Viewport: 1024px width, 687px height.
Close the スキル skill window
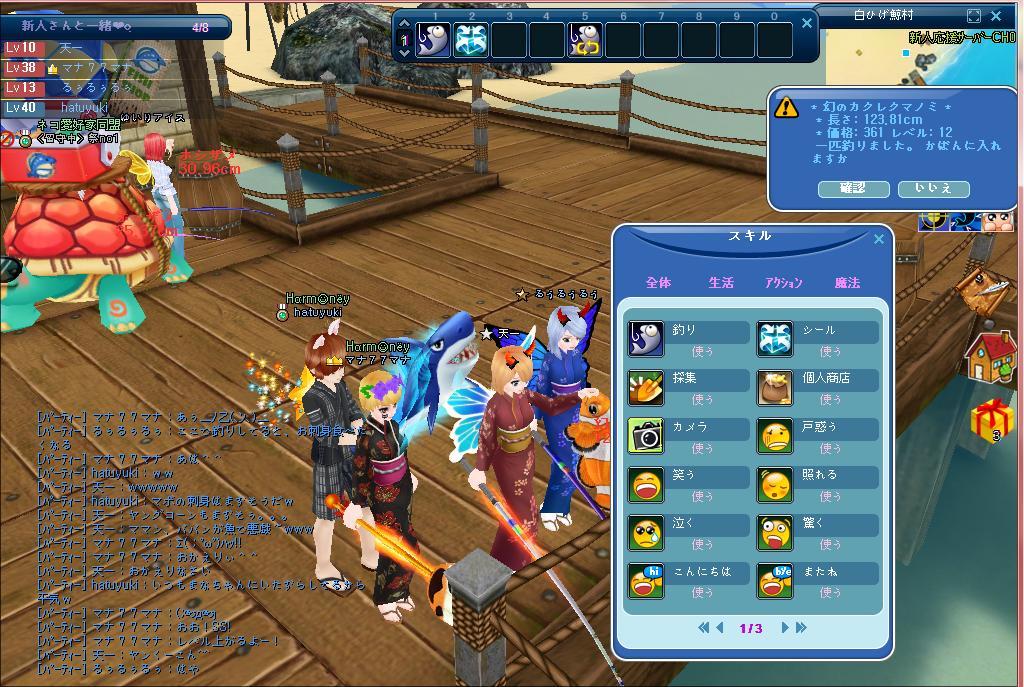tap(879, 239)
